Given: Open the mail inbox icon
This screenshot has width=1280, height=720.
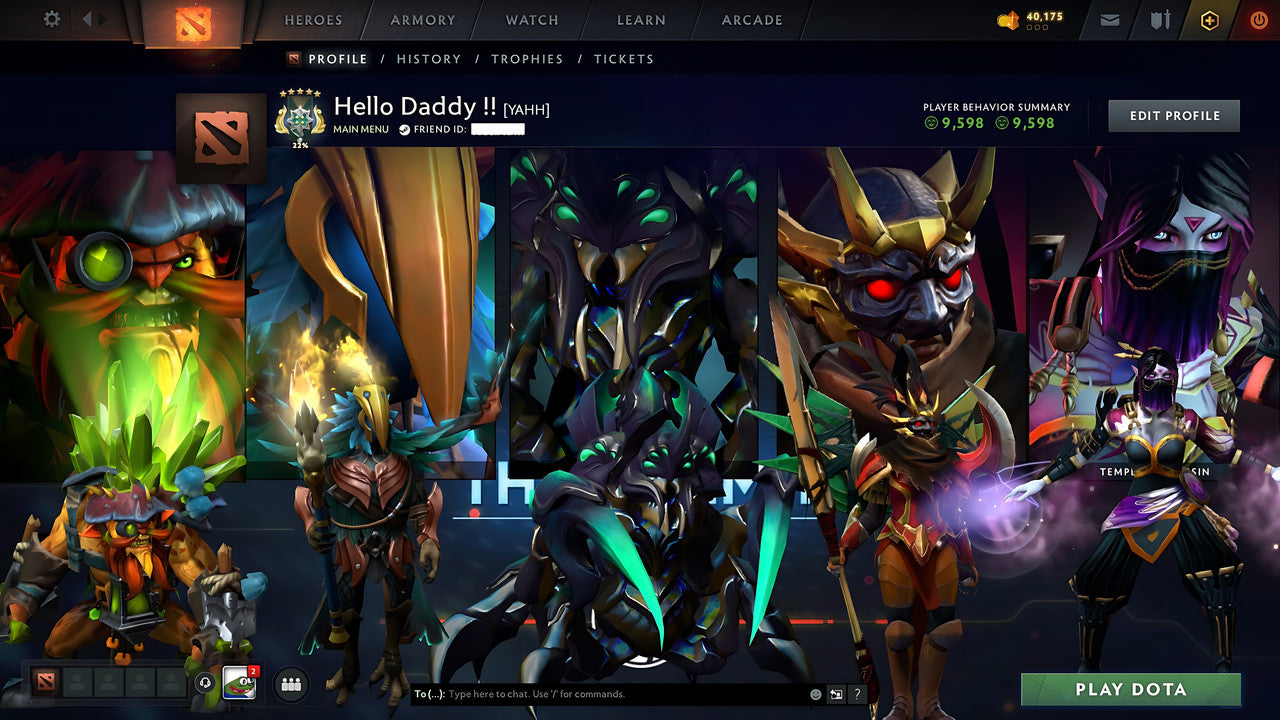Looking at the screenshot, I should [x=1109, y=20].
